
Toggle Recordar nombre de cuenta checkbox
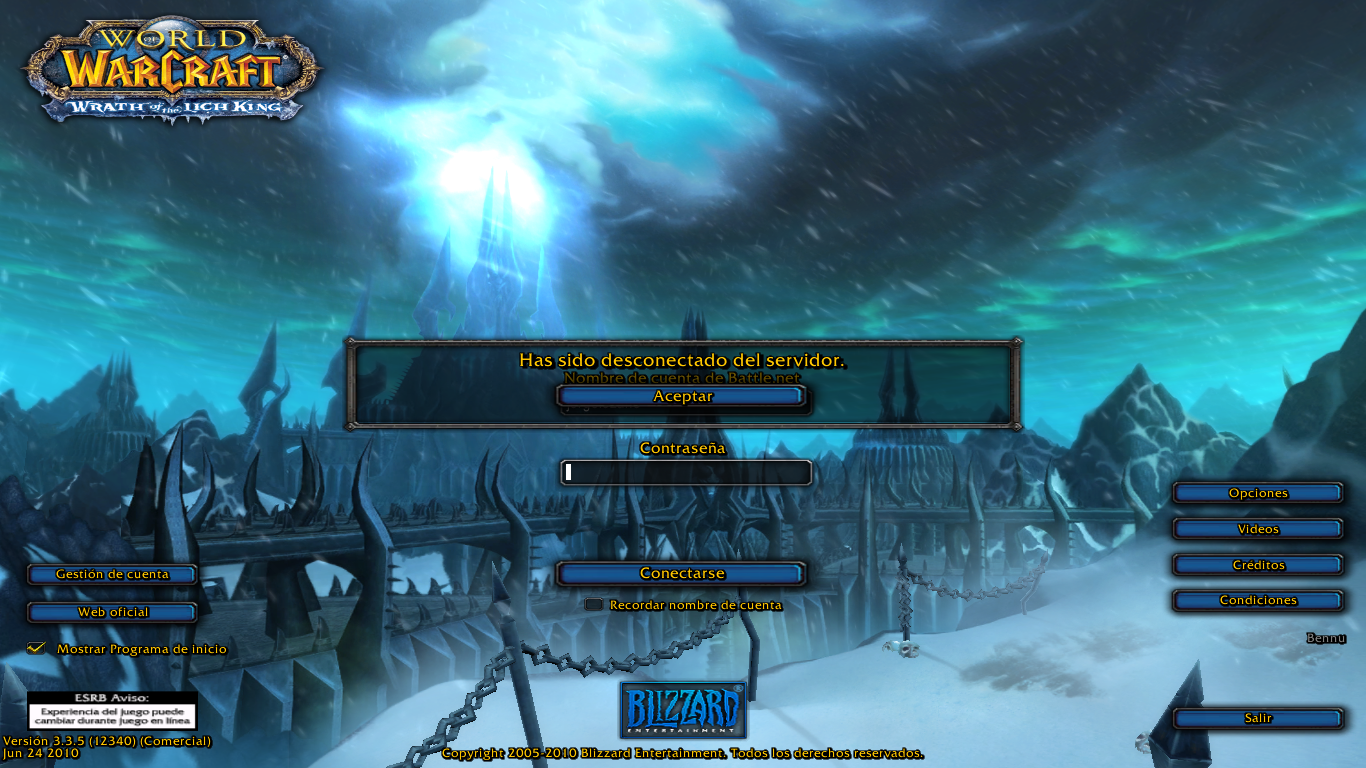[594, 605]
